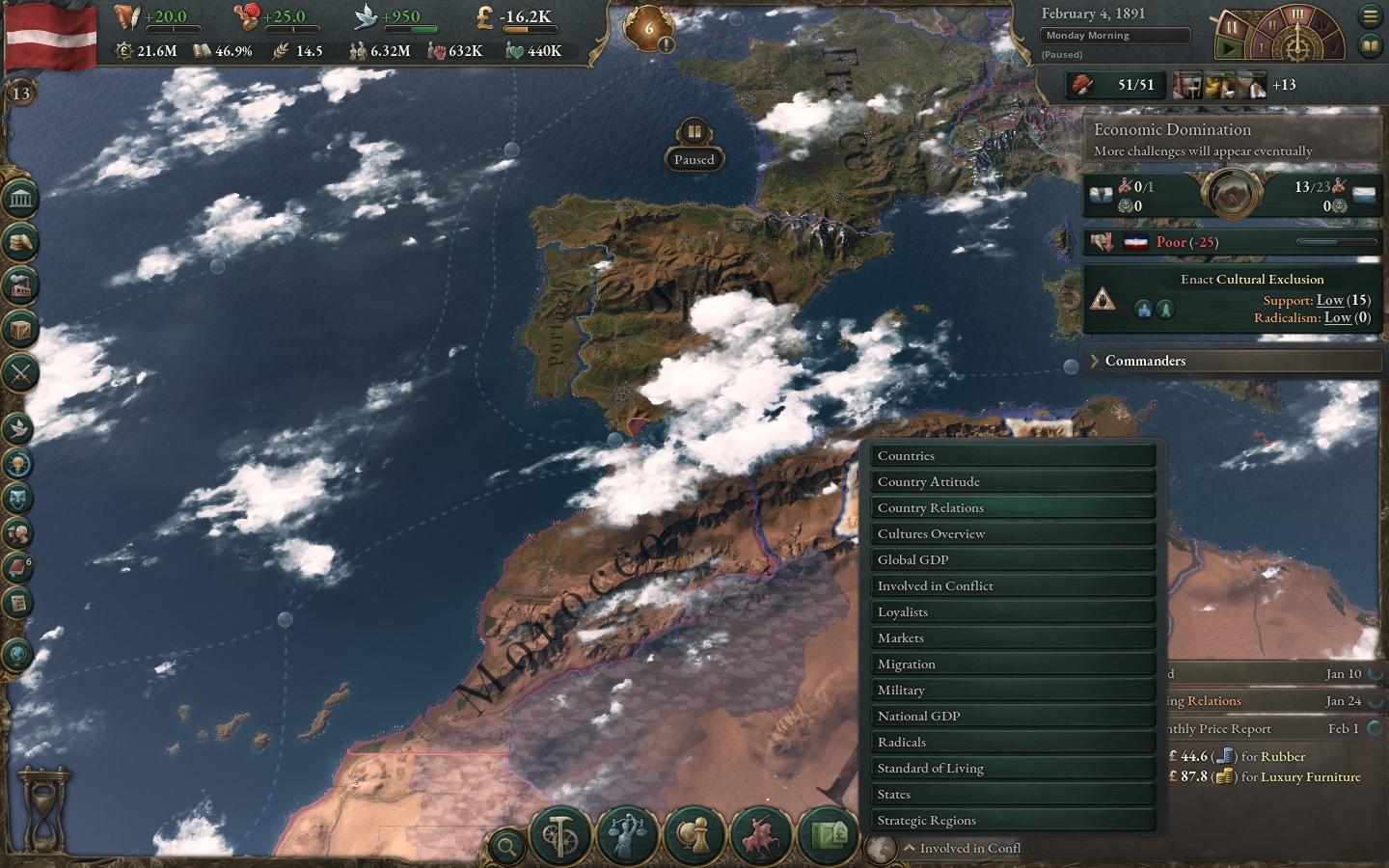The height and width of the screenshot is (868, 1389).
Task: Open the military horseman lens
Action: tap(760, 834)
